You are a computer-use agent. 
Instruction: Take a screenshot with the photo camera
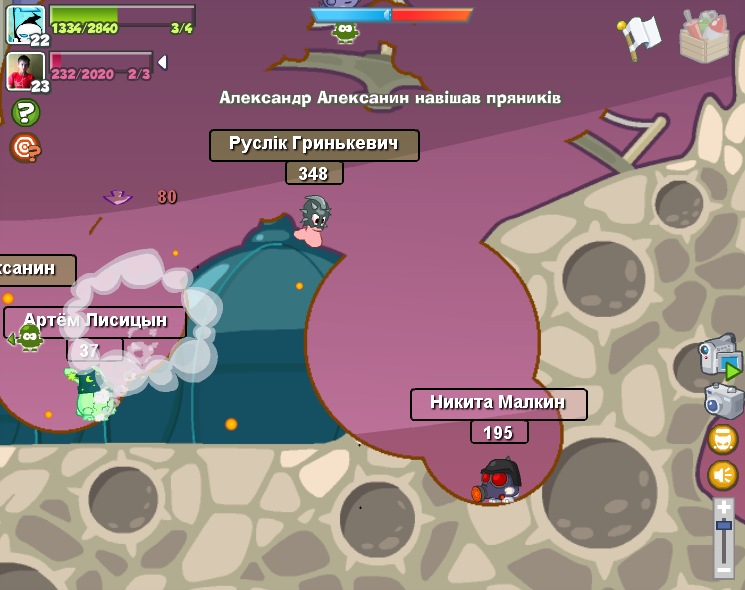click(x=723, y=401)
